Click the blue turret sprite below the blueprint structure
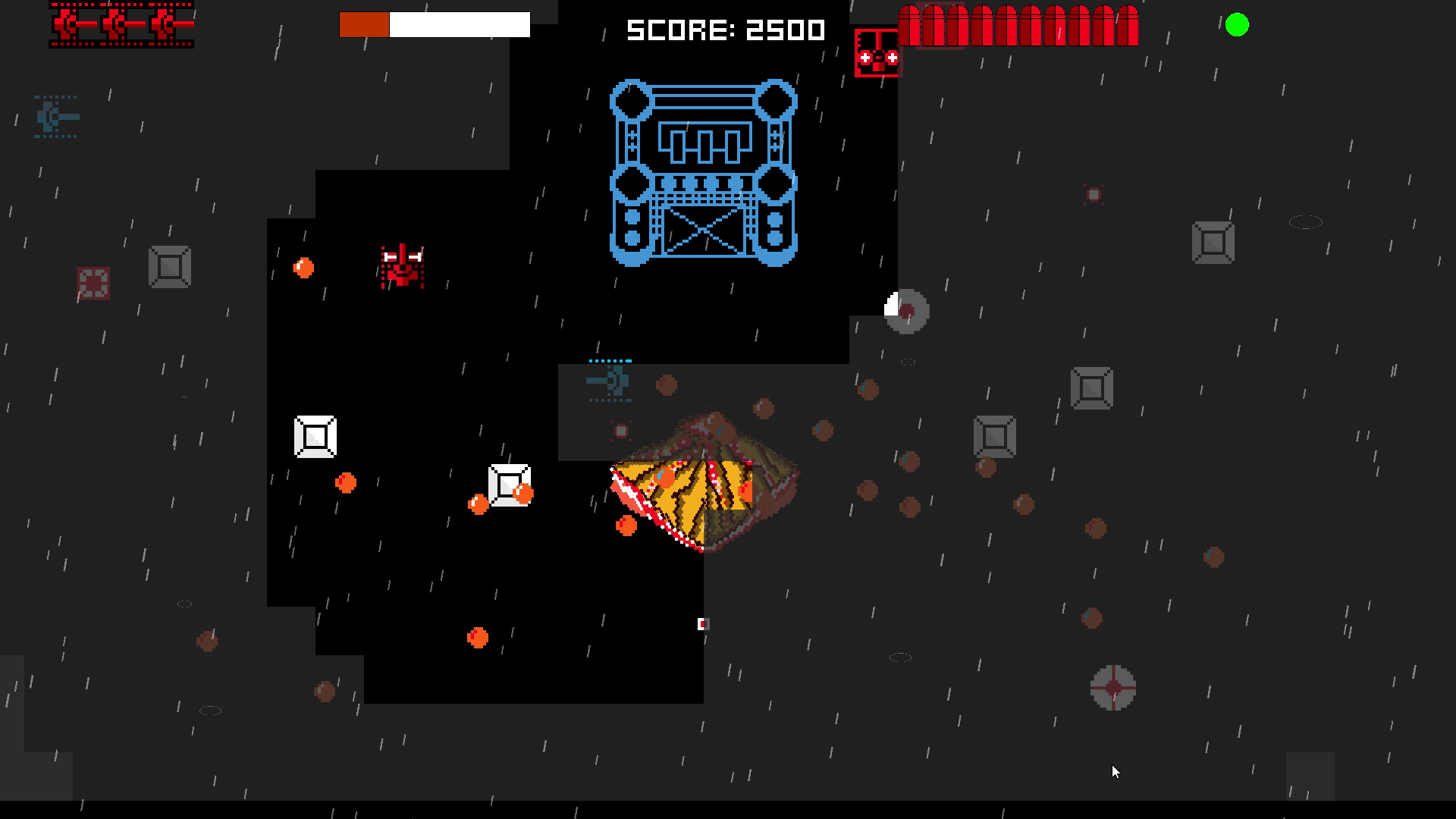The height and width of the screenshot is (819, 1456). [610, 383]
